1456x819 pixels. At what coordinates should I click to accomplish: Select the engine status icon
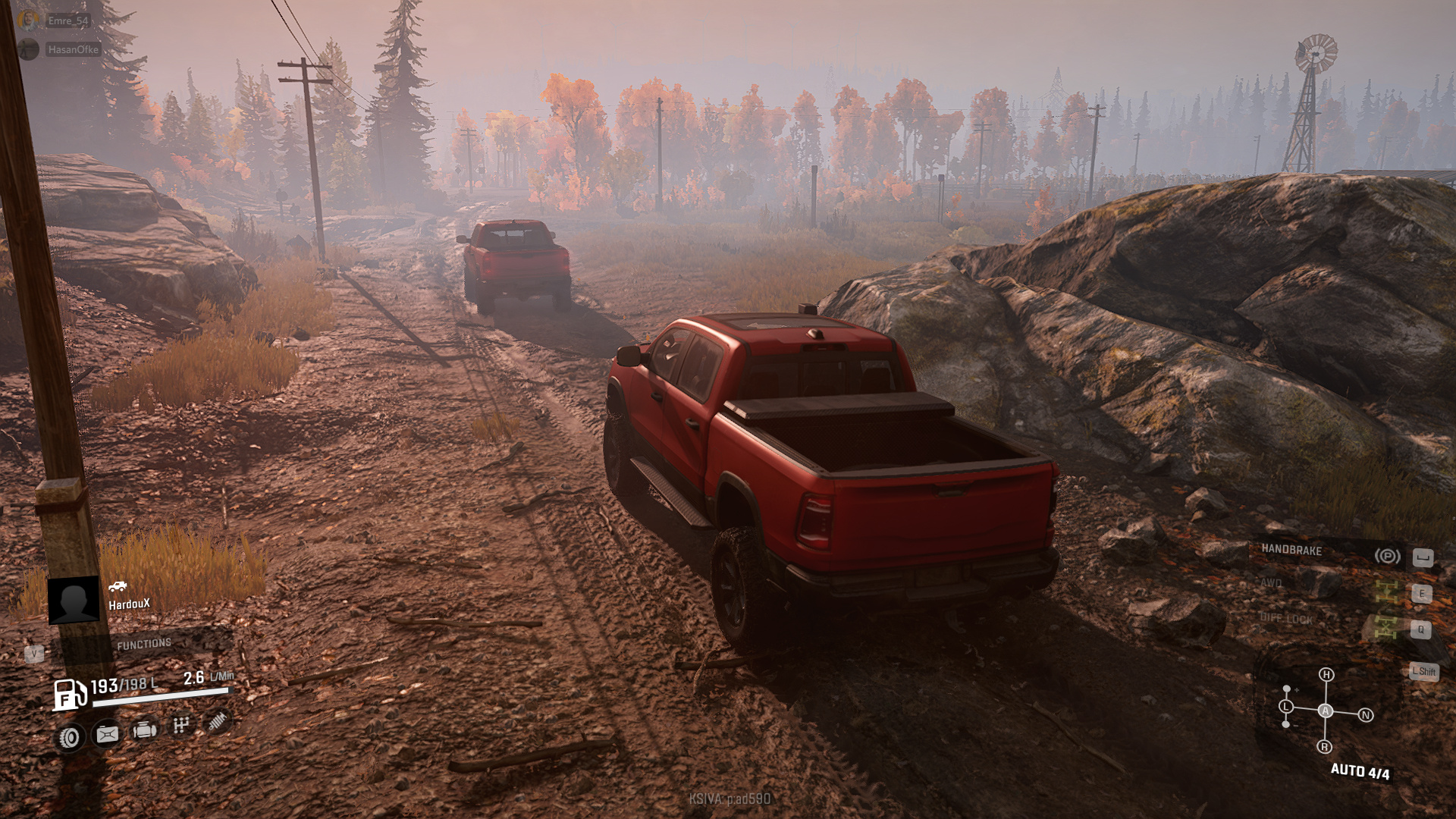(144, 730)
